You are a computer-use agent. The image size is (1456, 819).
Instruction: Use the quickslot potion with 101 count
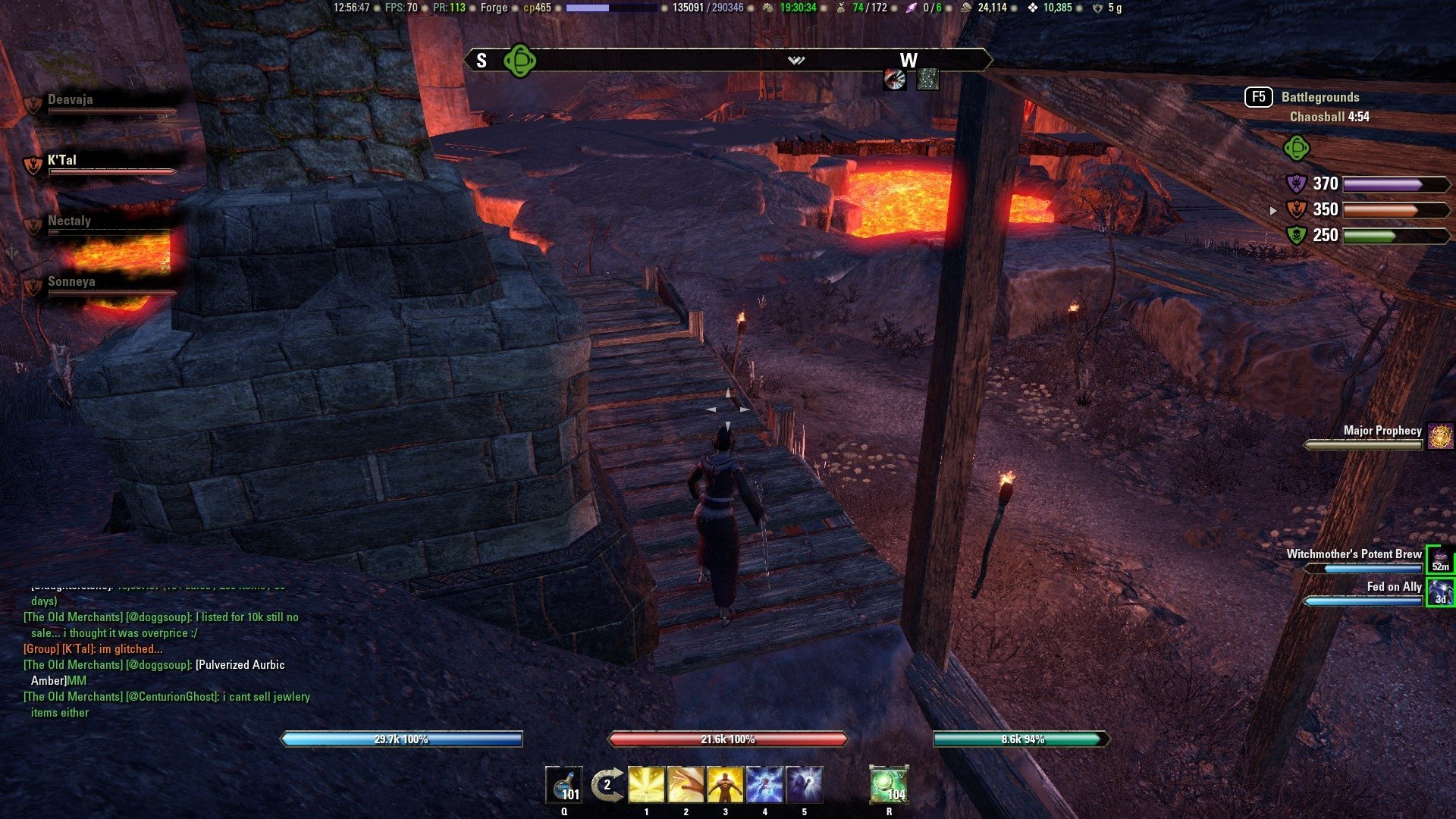click(x=564, y=785)
